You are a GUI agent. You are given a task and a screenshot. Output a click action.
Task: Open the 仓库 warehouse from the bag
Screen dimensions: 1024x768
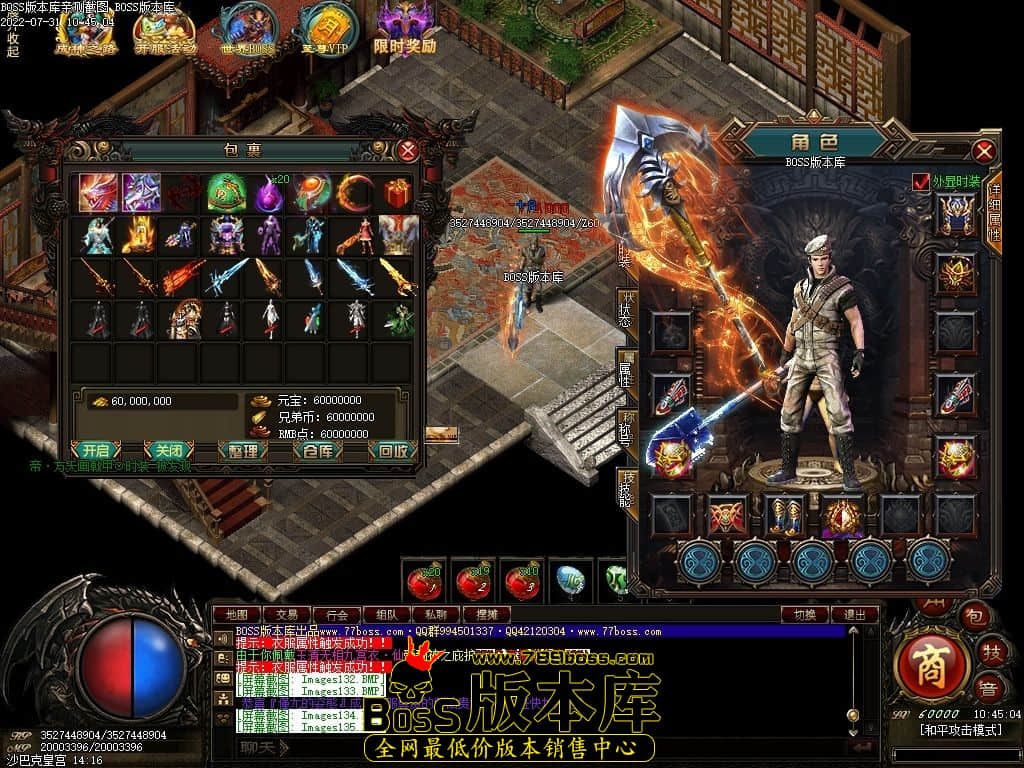click(318, 450)
